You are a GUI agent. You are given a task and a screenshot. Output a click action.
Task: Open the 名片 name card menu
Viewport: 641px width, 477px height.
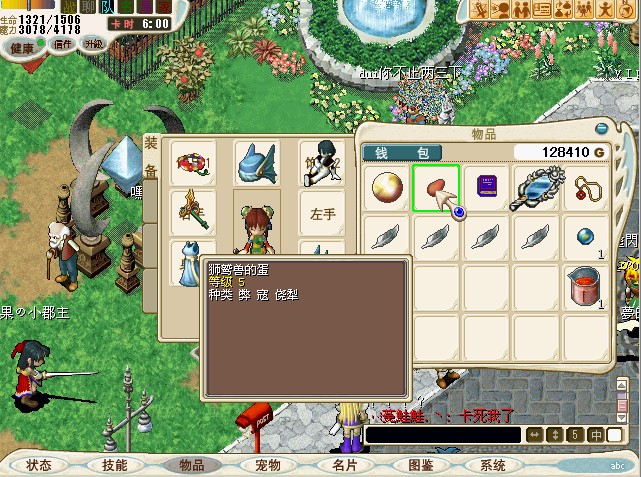pyautogui.click(x=344, y=465)
